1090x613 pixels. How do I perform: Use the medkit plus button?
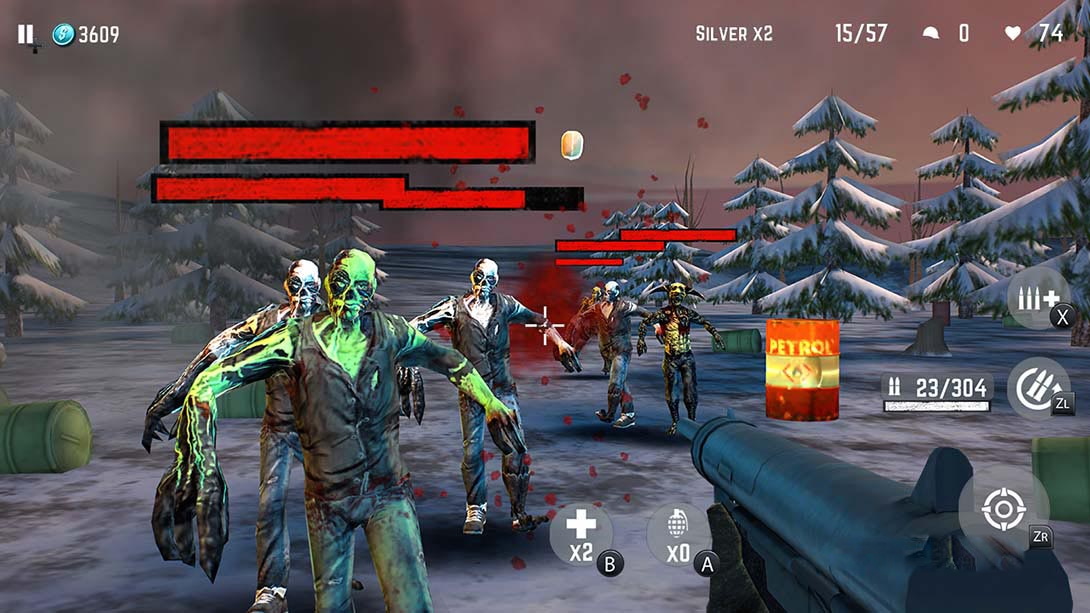click(x=581, y=533)
